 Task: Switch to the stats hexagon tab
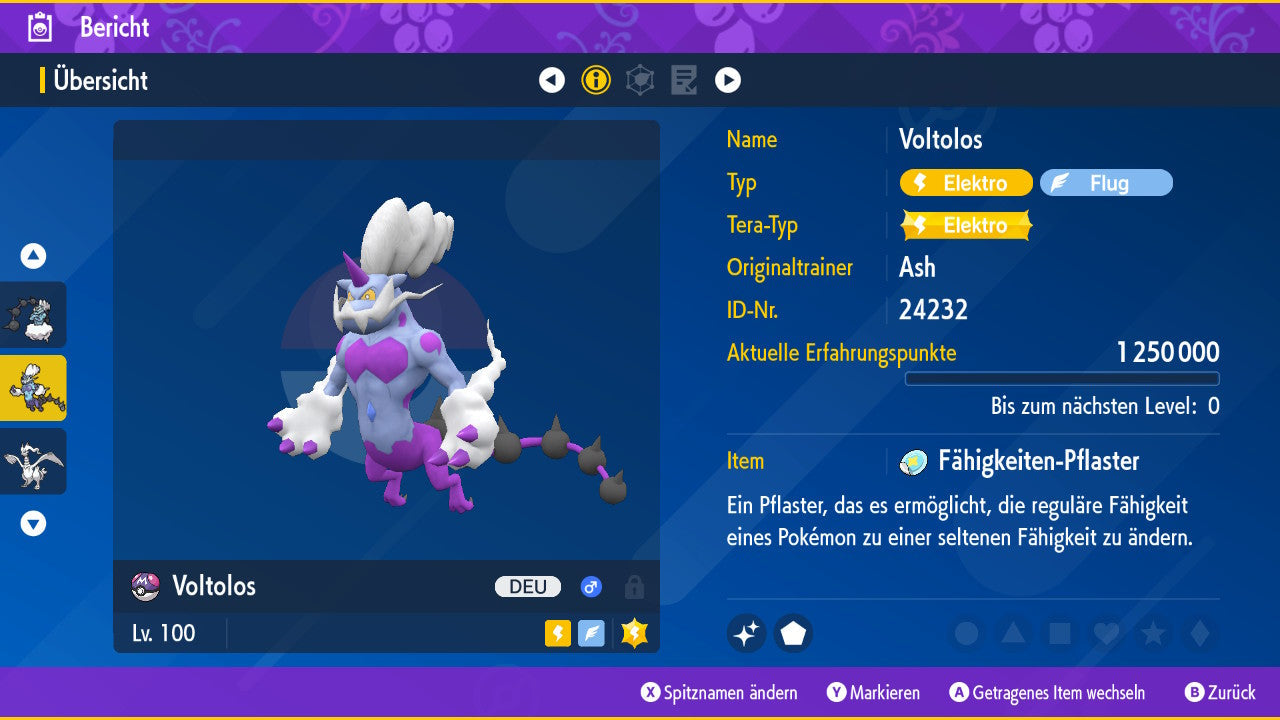pyautogui.click(x=640, y=80)
